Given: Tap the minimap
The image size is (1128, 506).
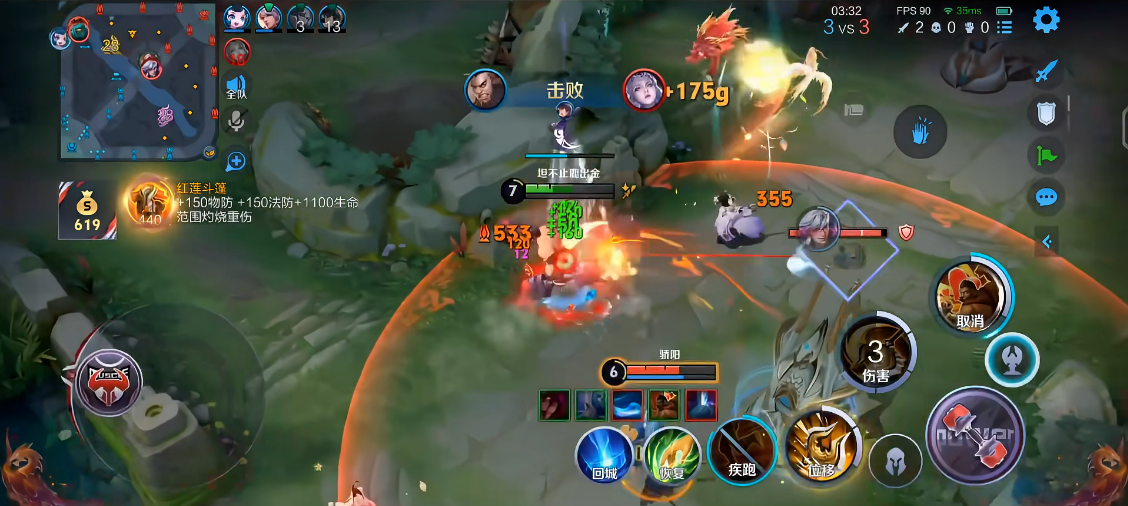Looking at the screenshot, I should point(139,82).
